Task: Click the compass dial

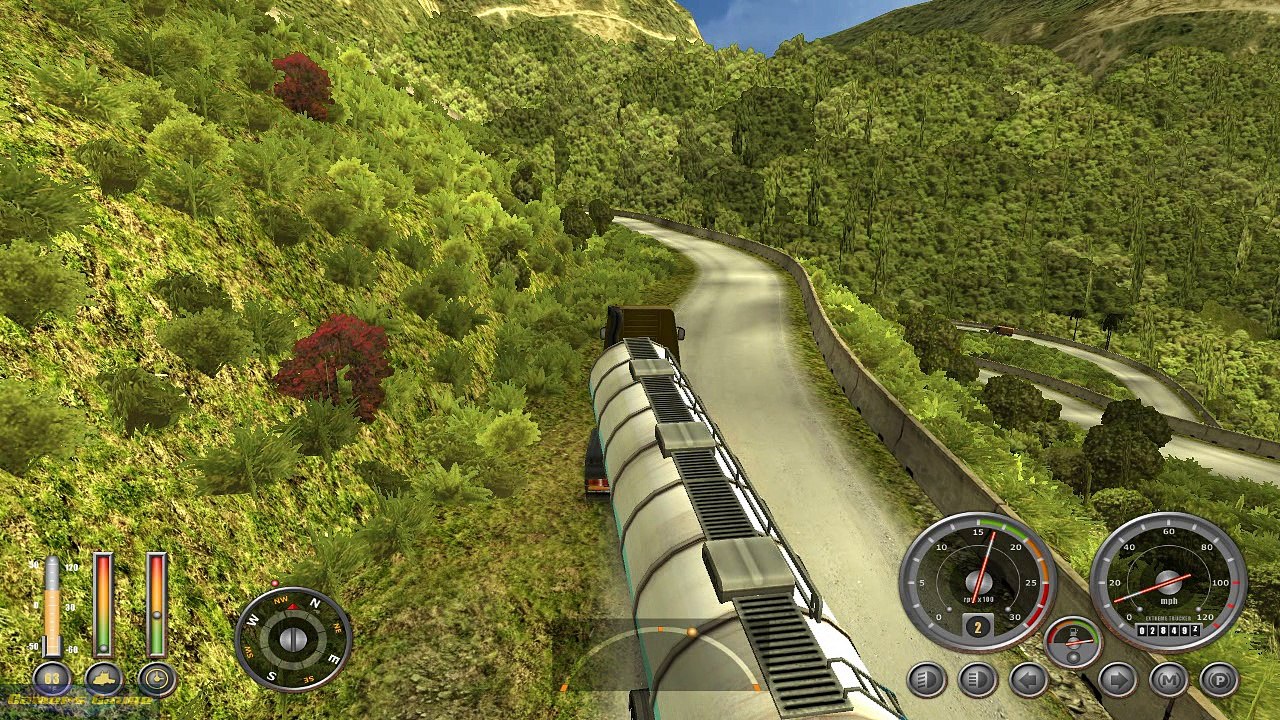Action: point(293,639)
